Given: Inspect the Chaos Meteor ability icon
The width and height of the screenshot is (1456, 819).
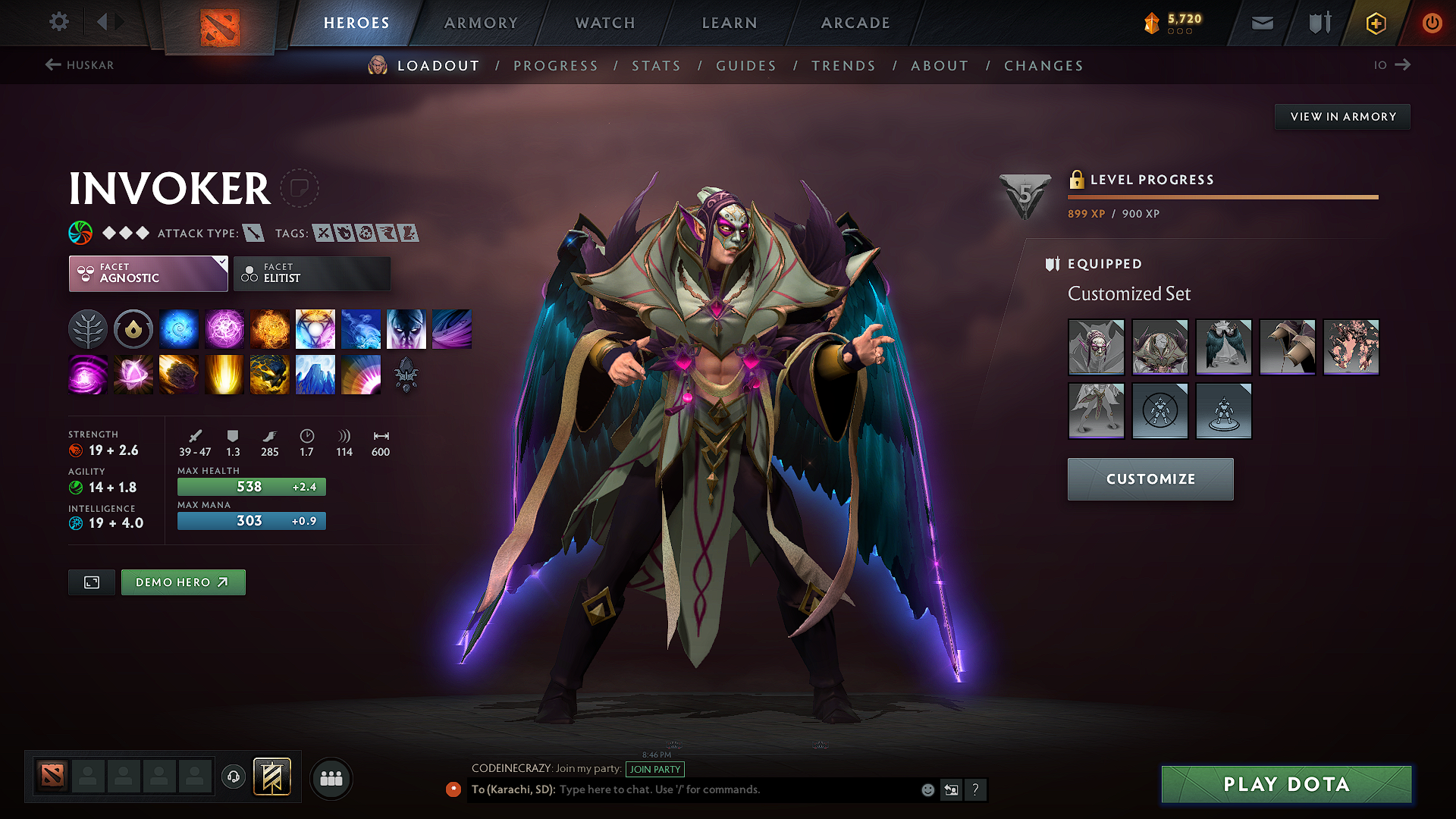Looking at the screenshot, I should pos(179,374).
